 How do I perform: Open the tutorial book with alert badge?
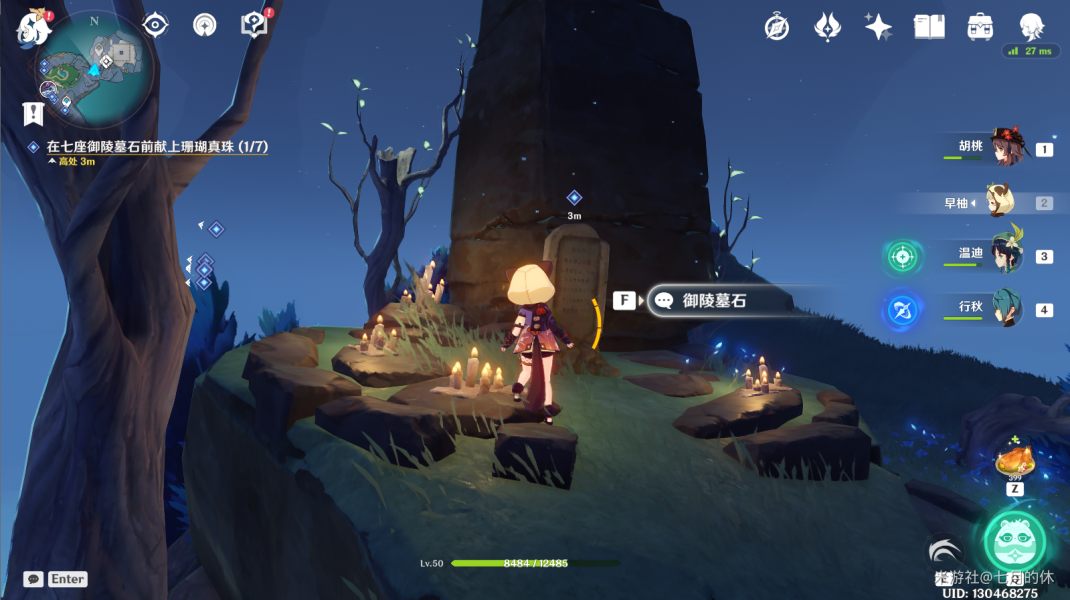[x=255, y=25]
